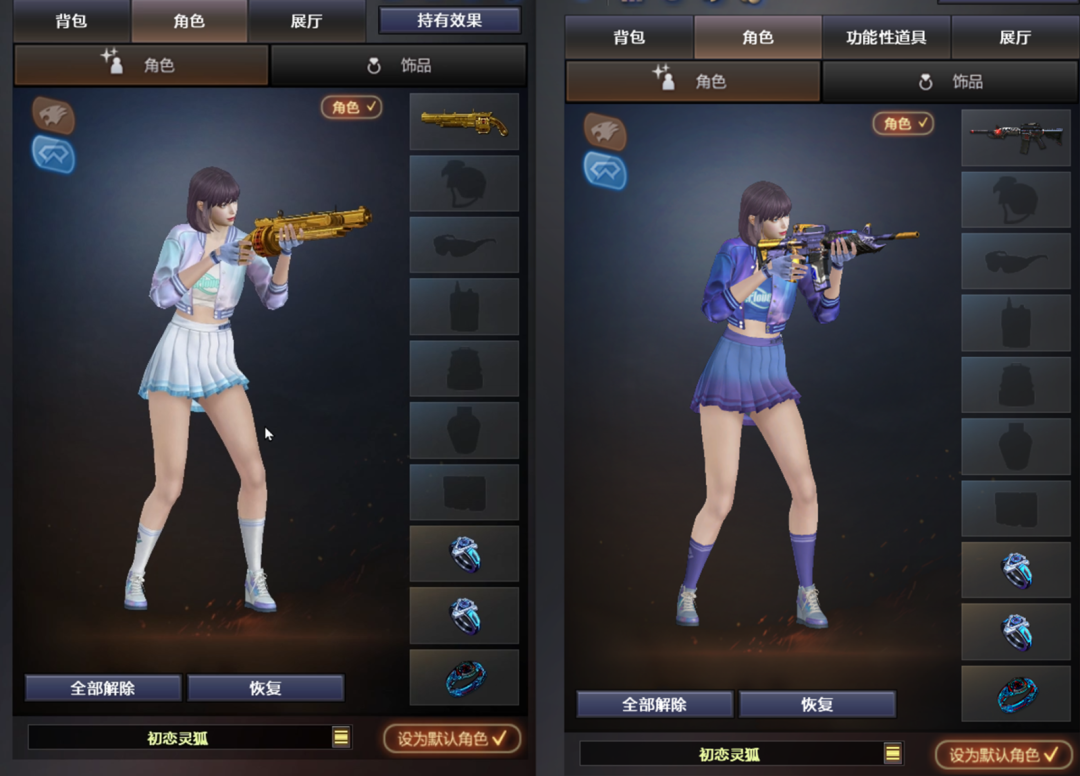Select the golden gun weapon slot
This screenshot has width=1080, height=776.
pos(464,122)
